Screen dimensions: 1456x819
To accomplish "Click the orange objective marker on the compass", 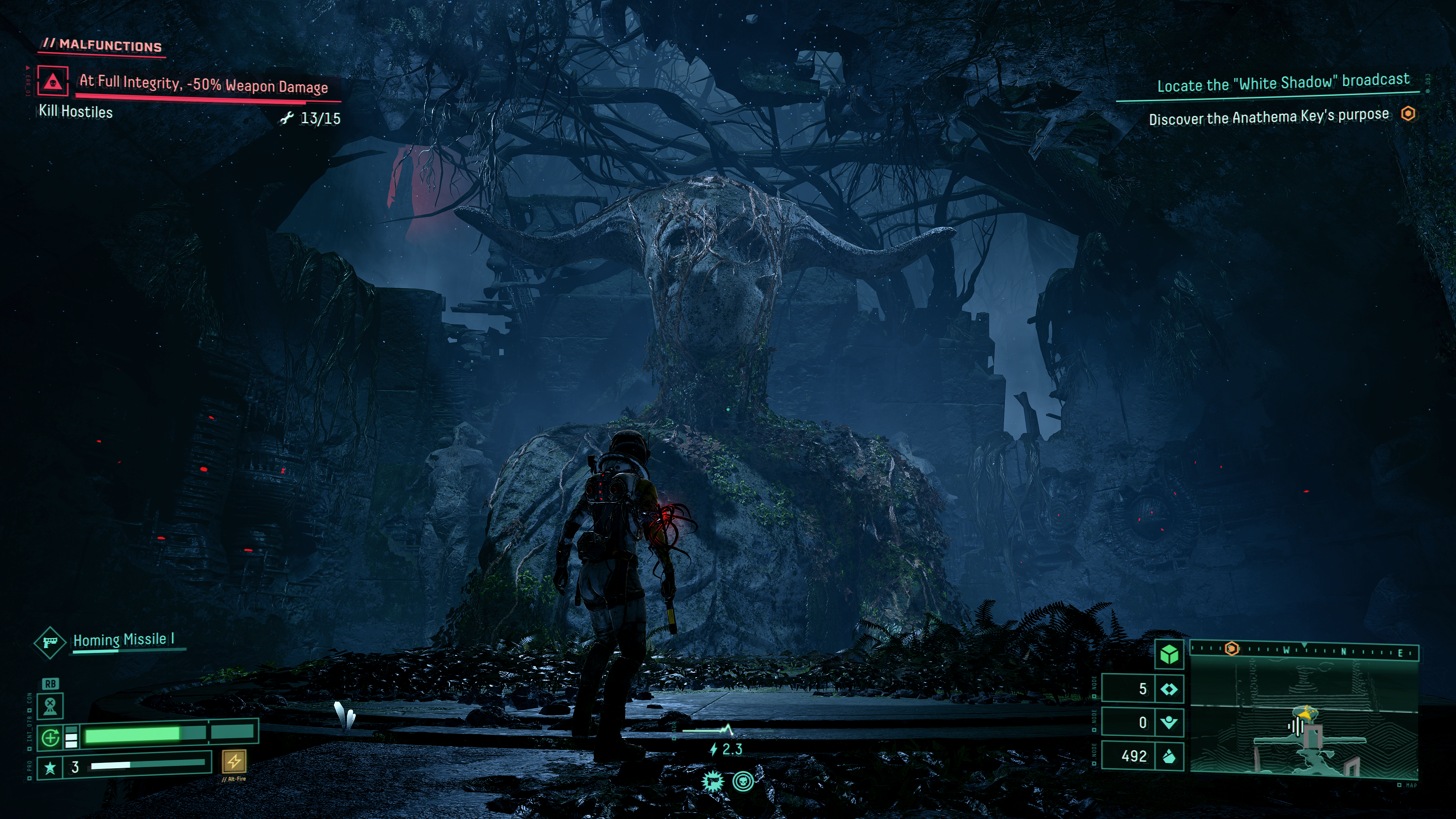I will (x=1232, y=649).
